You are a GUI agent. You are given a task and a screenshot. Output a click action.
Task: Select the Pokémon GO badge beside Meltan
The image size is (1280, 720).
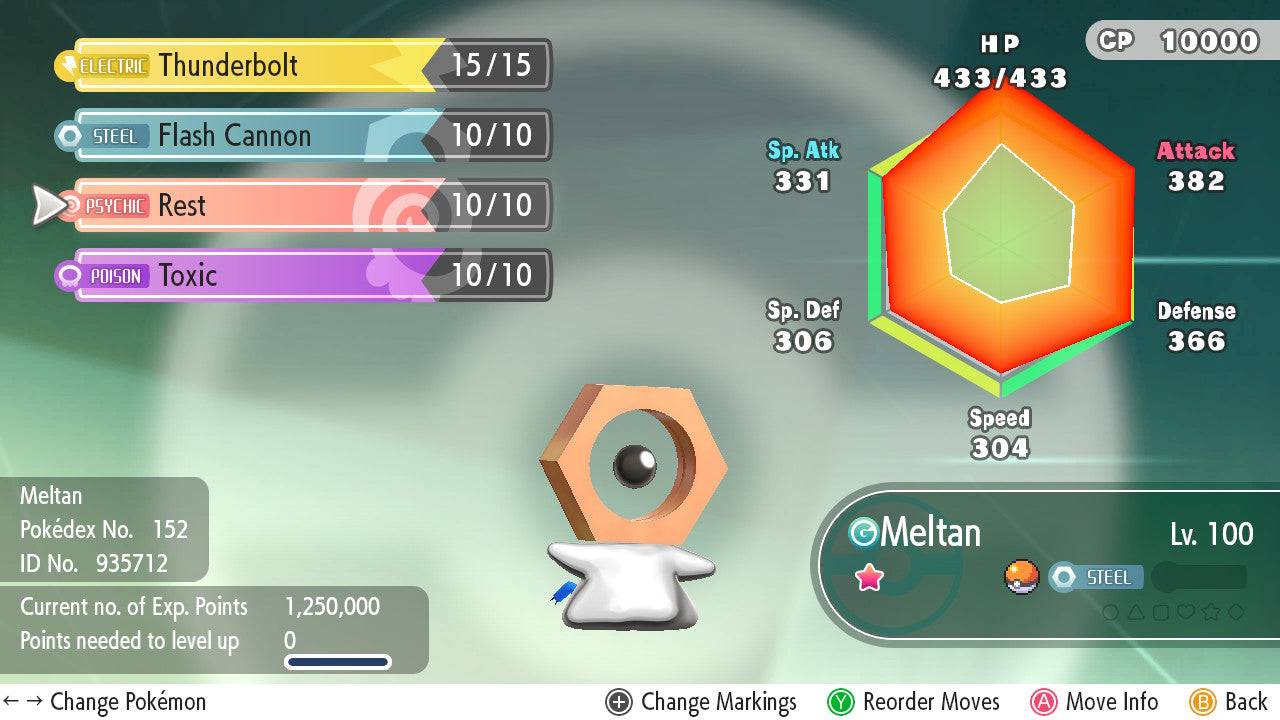(865, 533)
